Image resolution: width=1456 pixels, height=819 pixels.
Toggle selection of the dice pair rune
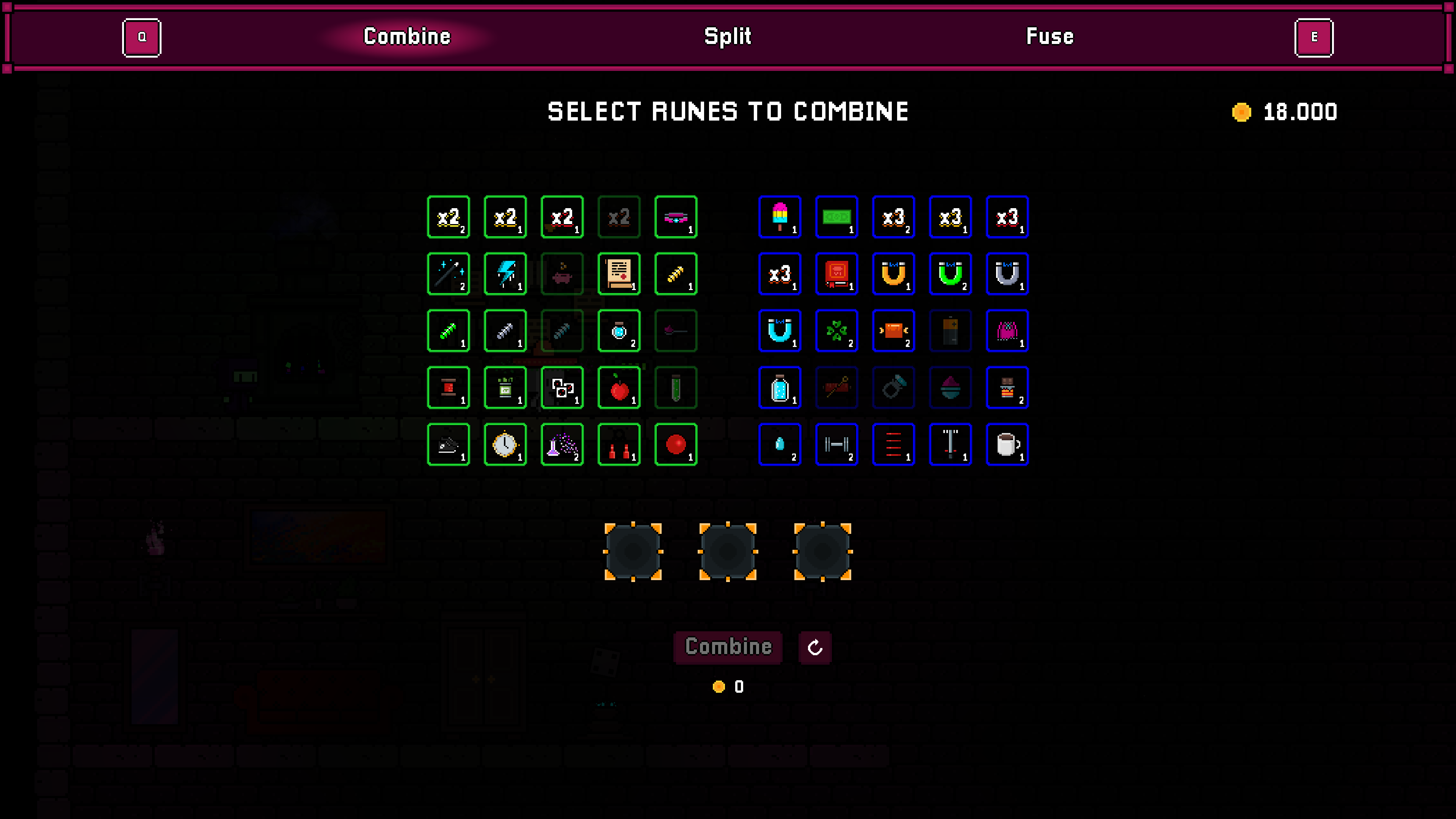[562, 388]
